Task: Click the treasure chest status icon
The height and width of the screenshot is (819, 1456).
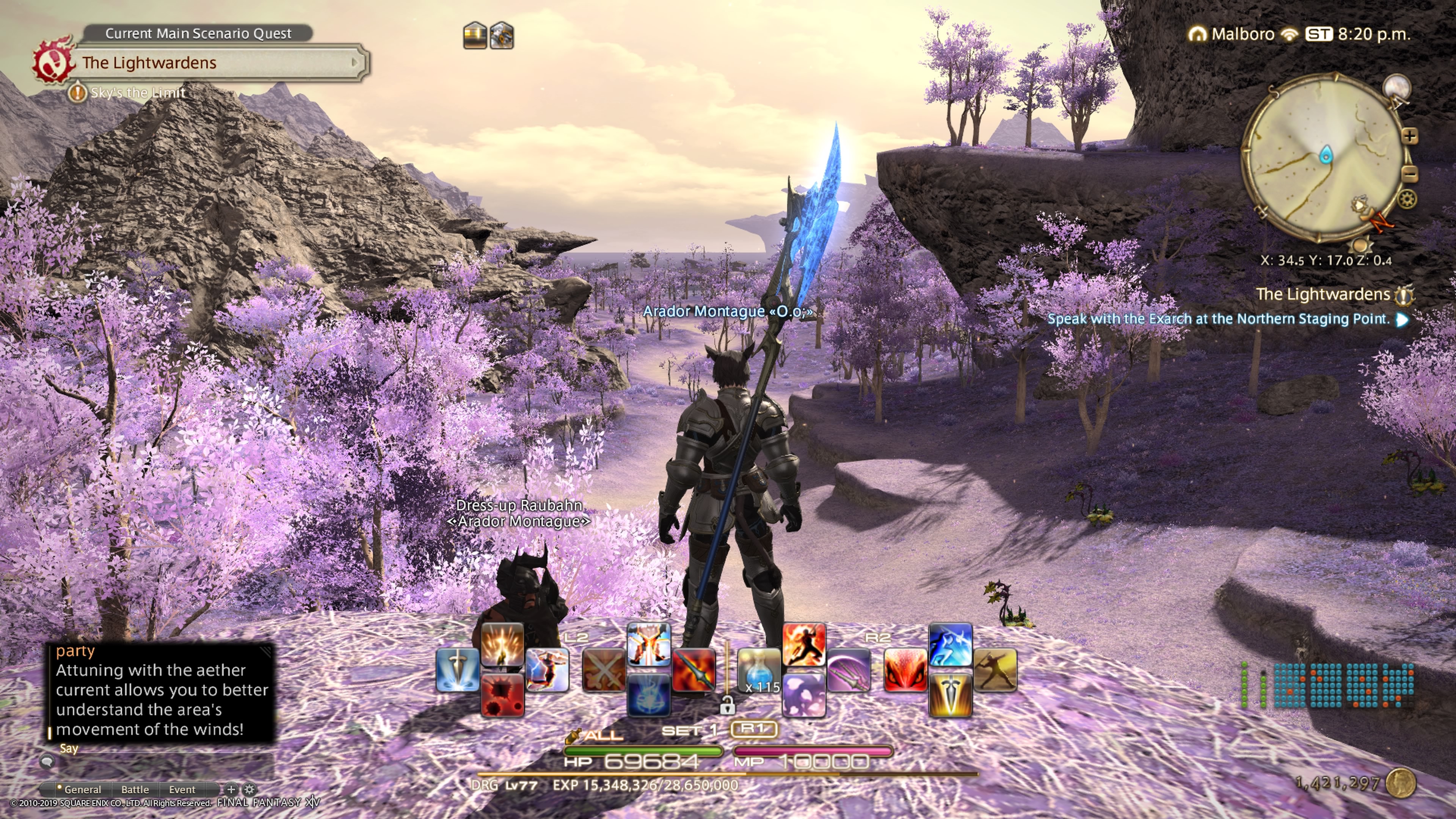Action: pyautogui.click(x=475, y=36)
